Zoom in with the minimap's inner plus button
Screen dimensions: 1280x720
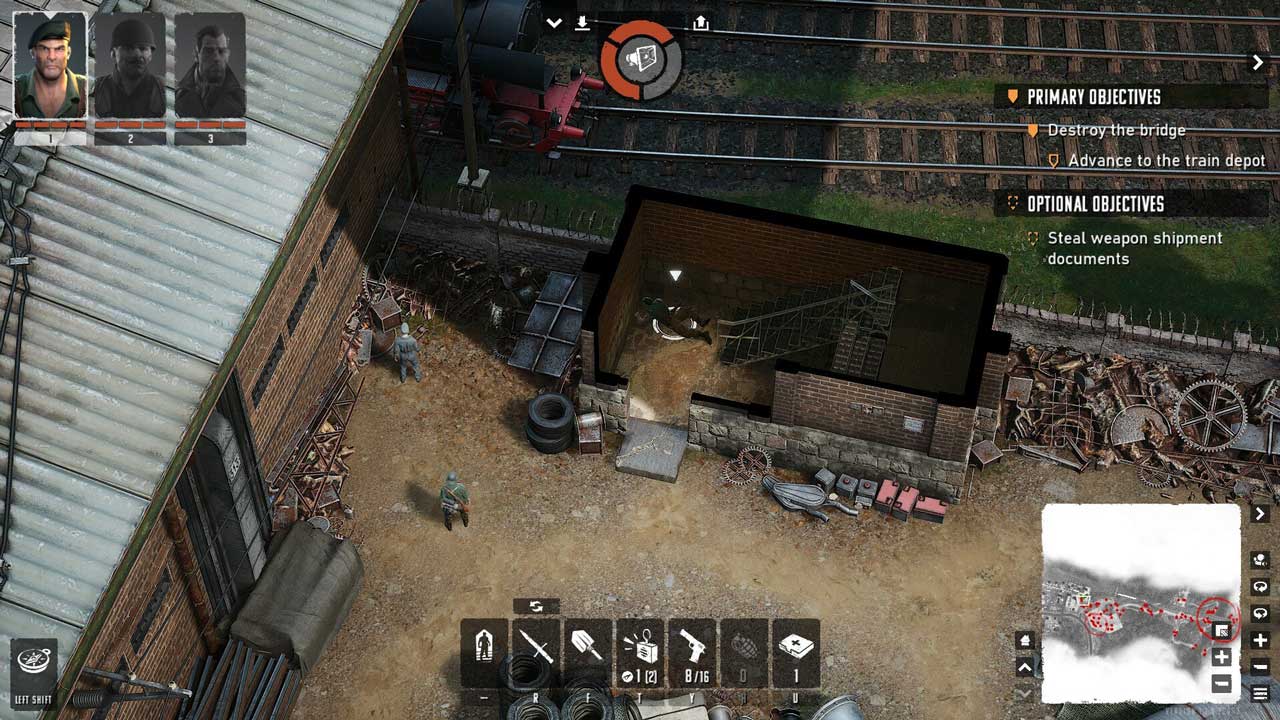point(1221,658)
